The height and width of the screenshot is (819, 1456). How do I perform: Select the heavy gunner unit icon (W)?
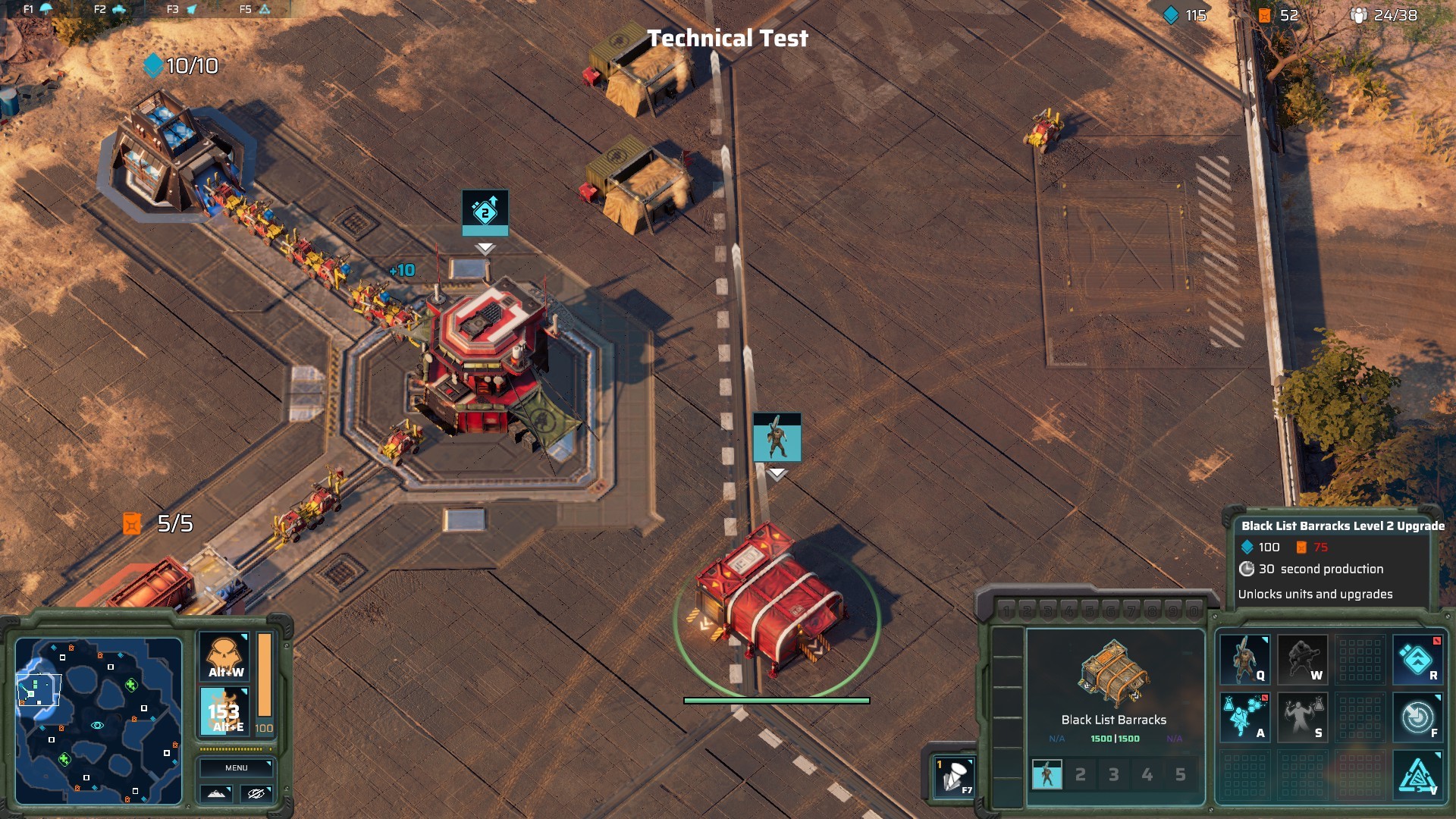click(x=1302, y=660)
